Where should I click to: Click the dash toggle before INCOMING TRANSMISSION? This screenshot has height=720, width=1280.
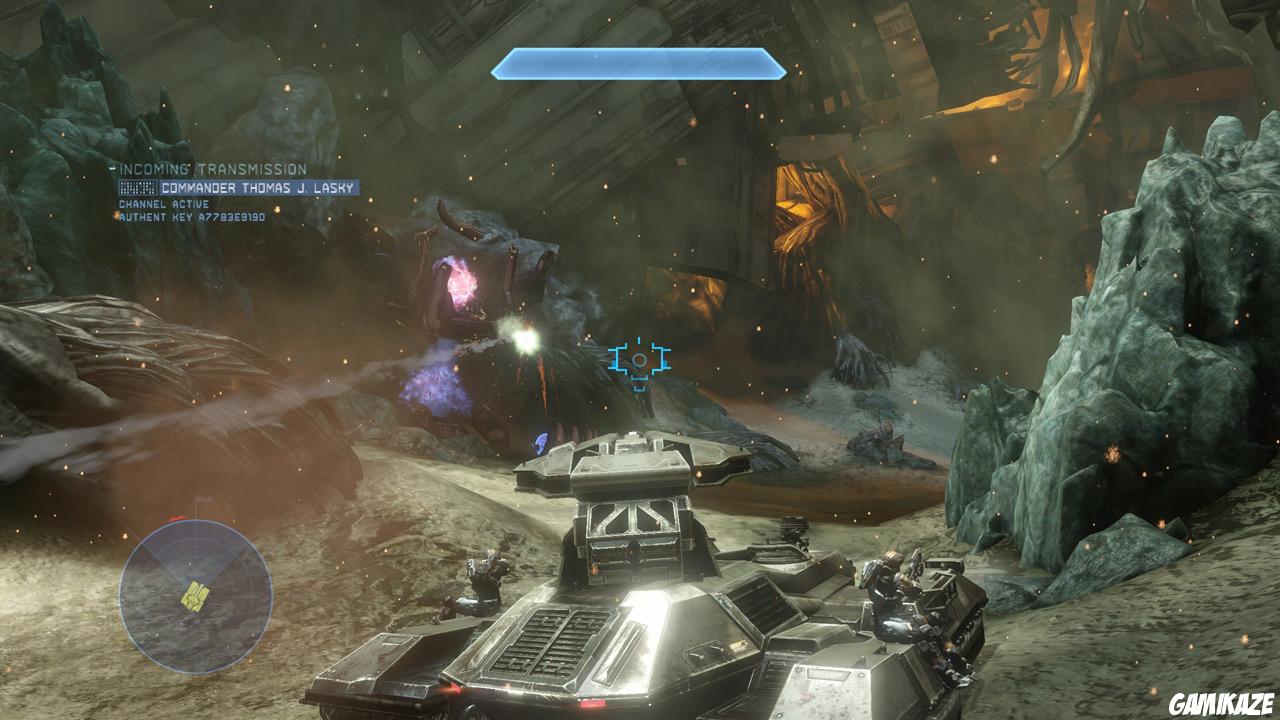[112, 166]
